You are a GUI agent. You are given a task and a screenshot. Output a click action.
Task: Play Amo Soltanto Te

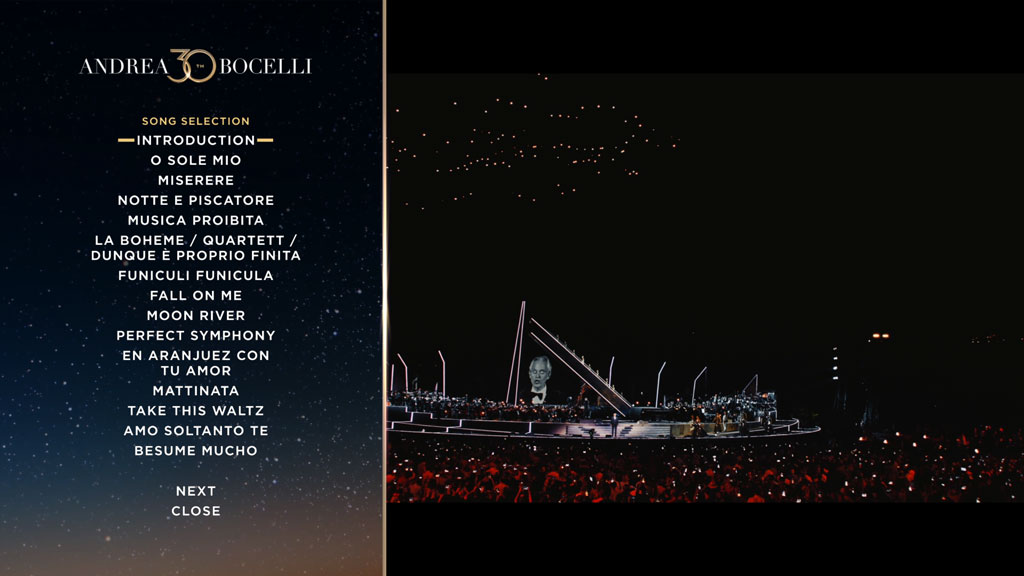tap(196, 430)
